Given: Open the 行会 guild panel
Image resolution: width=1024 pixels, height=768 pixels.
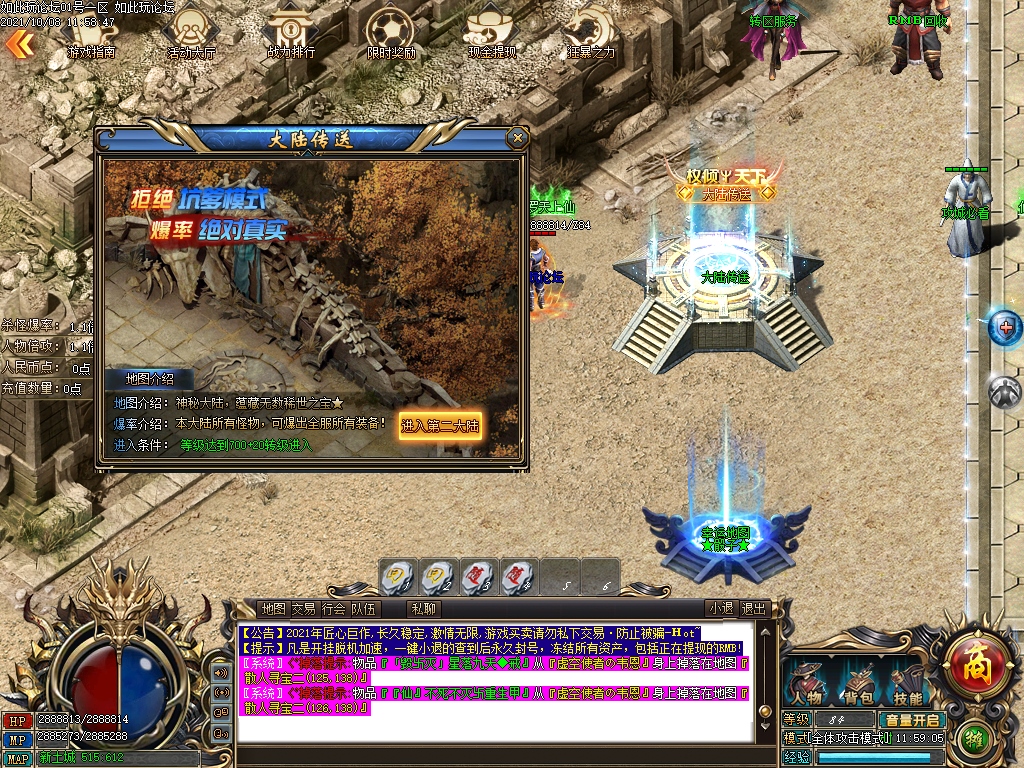Looking at the screenshot, I should (334, 608).
